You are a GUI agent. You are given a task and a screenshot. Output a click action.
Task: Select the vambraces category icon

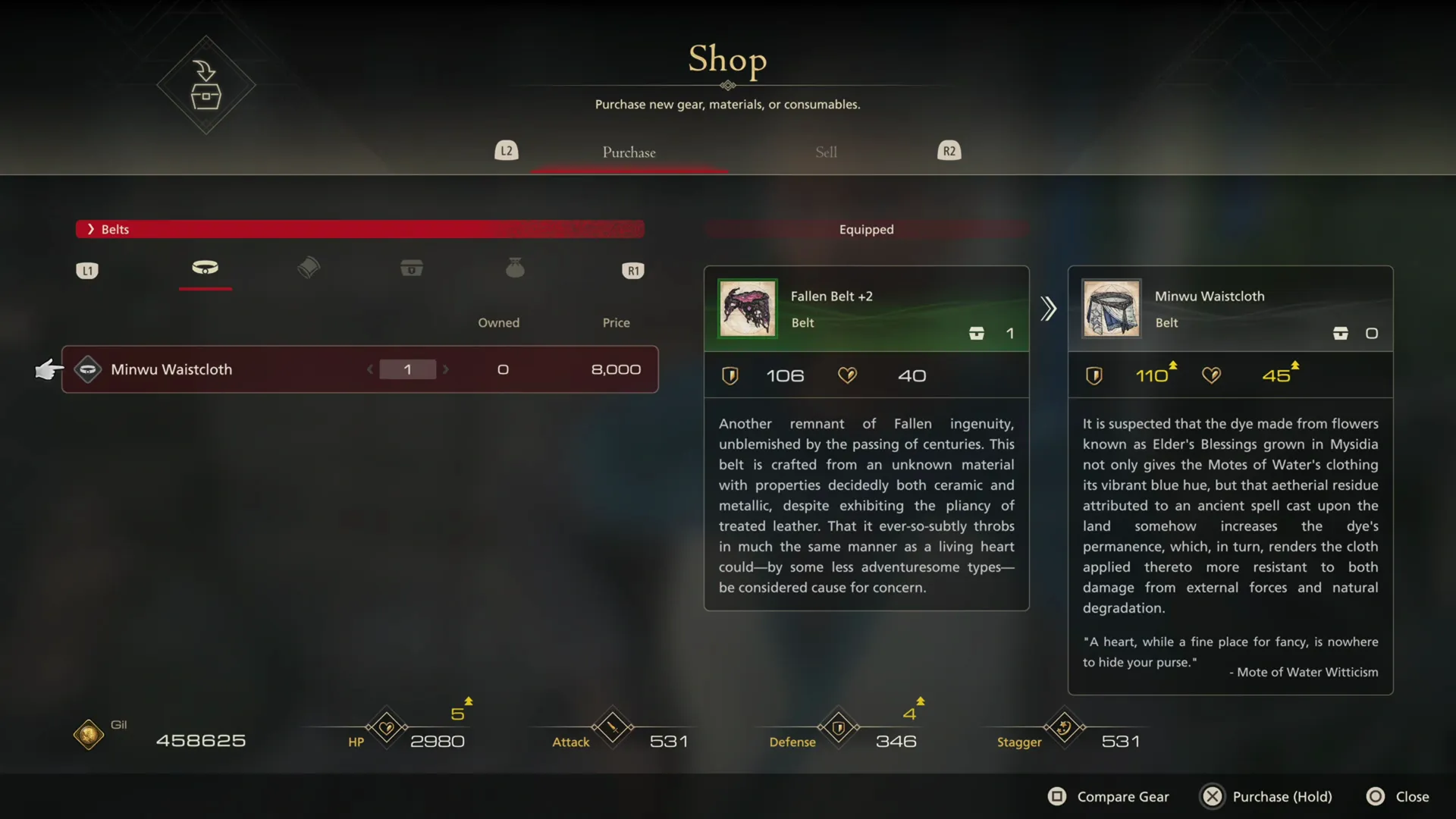click(x=308, y=268)
